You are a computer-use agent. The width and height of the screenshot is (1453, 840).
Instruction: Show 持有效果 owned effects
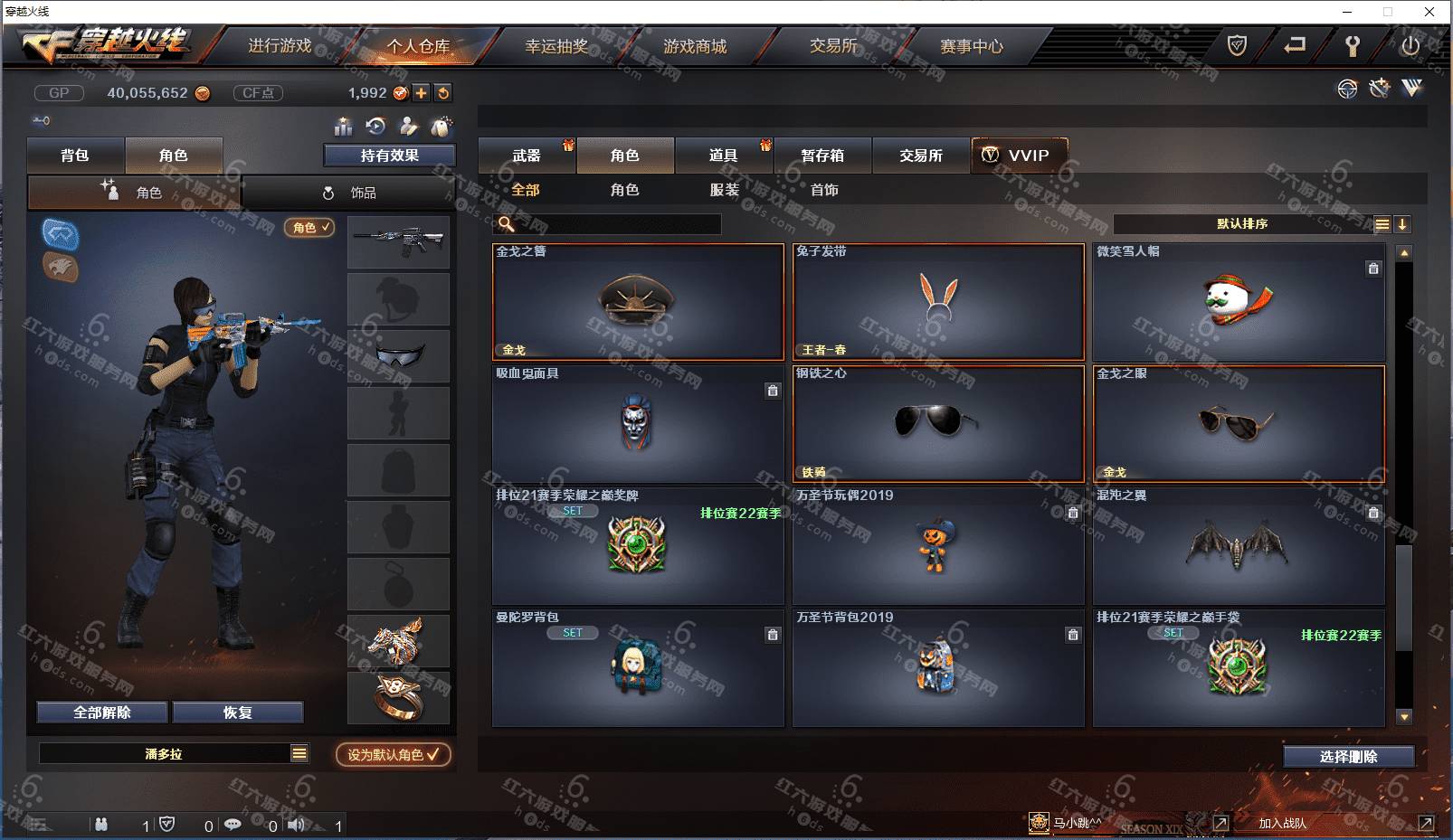coord(389,156)
